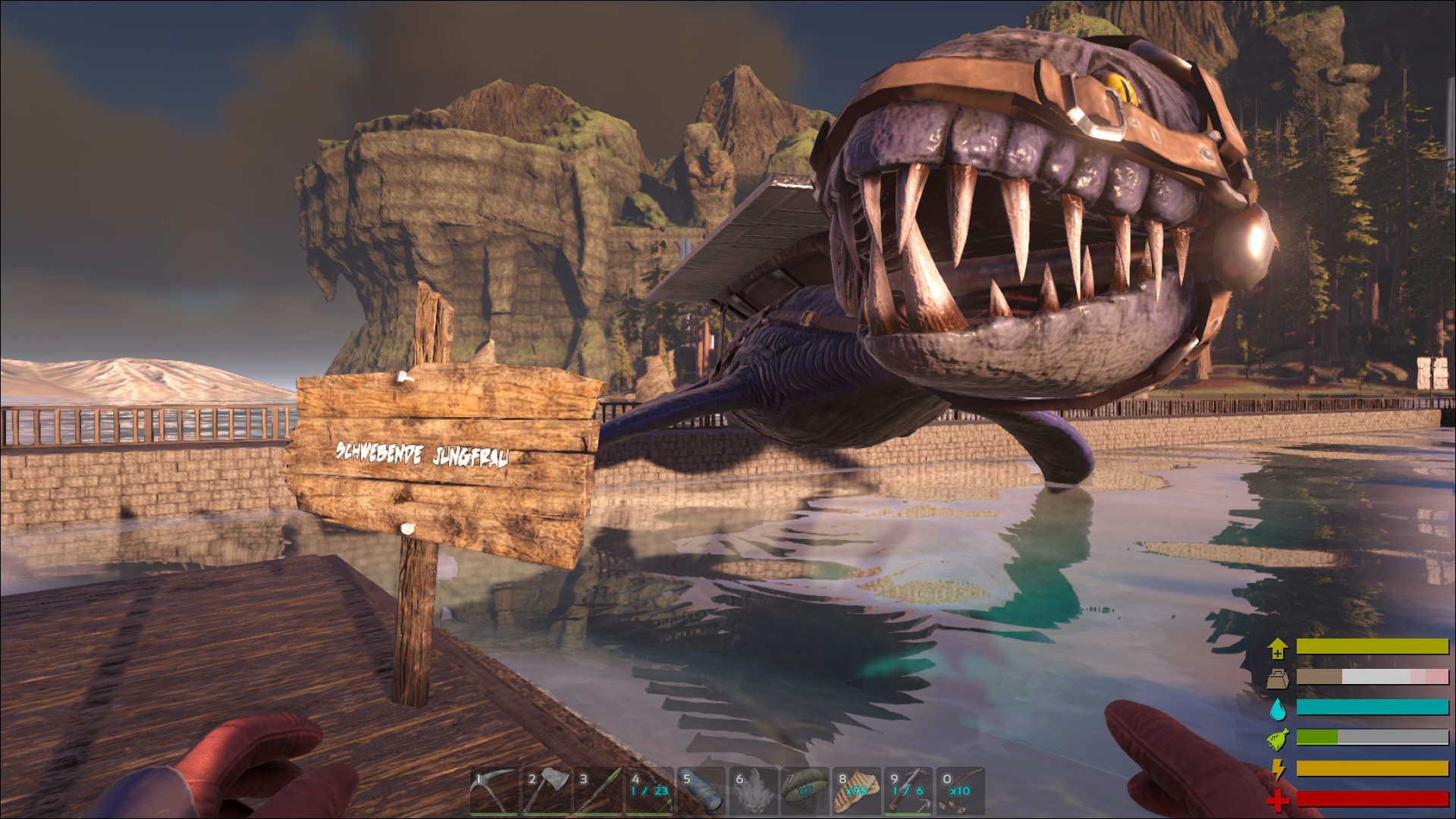Viewport: 1456px width, 819px height.
Task: Select the white crystal item in slot 6
Action: [752, 792]
